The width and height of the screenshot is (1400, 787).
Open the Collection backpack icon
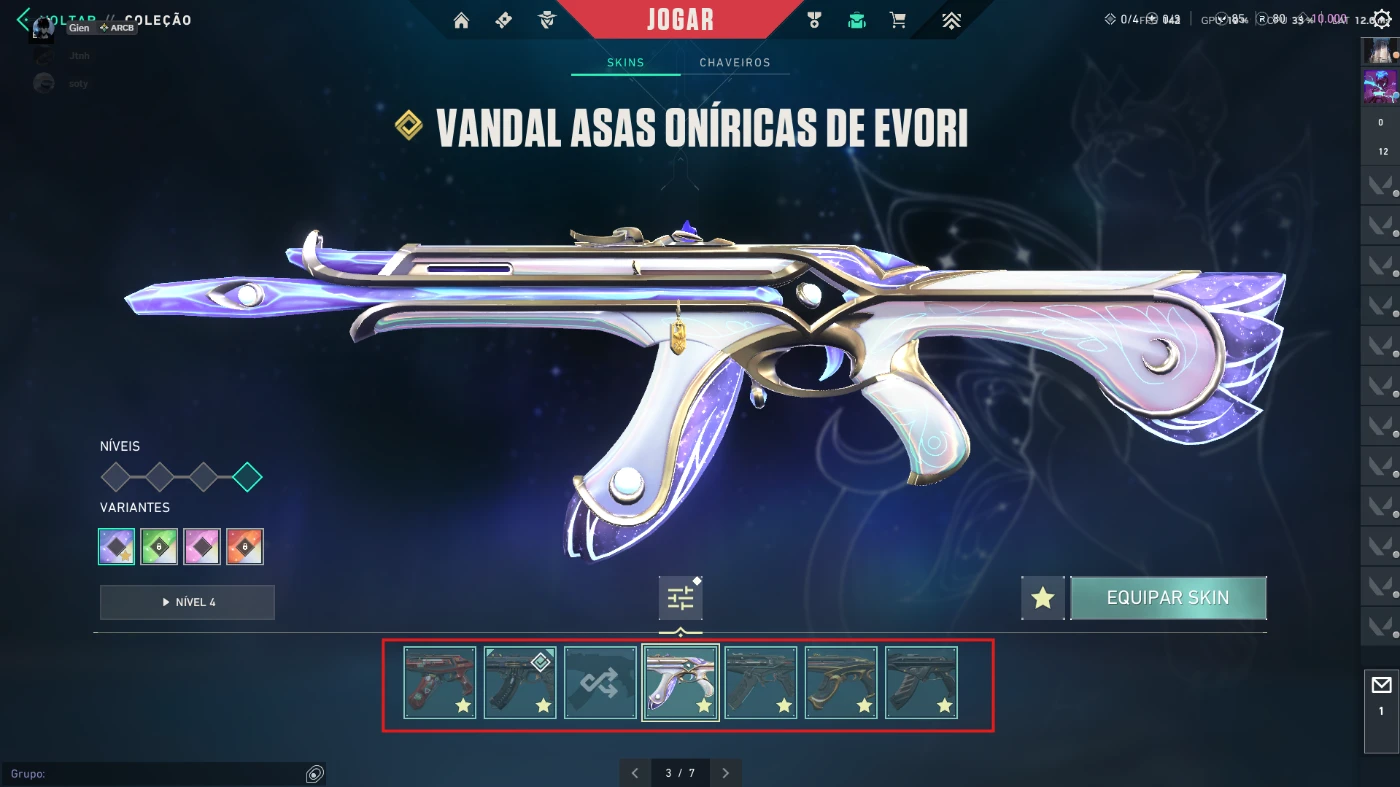point(856,20)
